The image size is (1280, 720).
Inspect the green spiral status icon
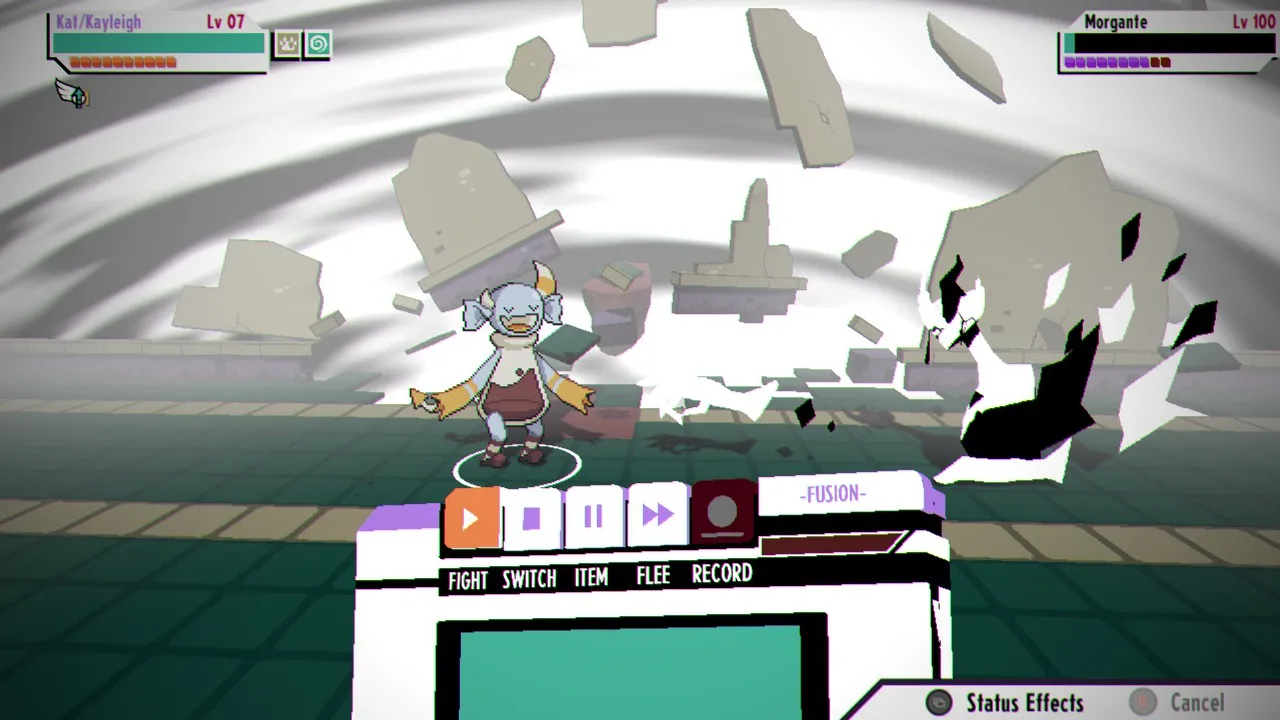[x=317, y=45]
